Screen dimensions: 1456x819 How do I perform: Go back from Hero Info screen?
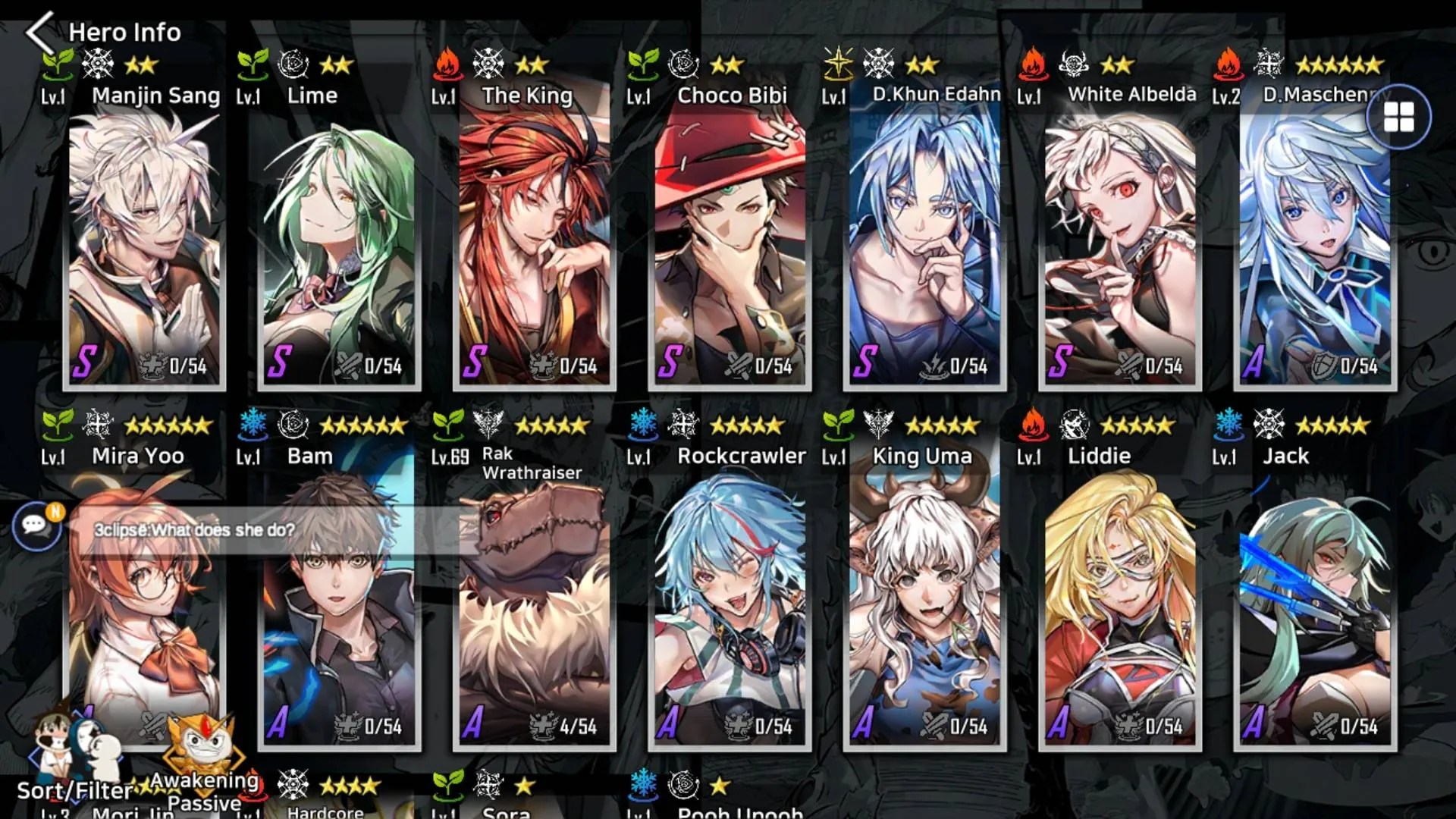tap(39, 32)
